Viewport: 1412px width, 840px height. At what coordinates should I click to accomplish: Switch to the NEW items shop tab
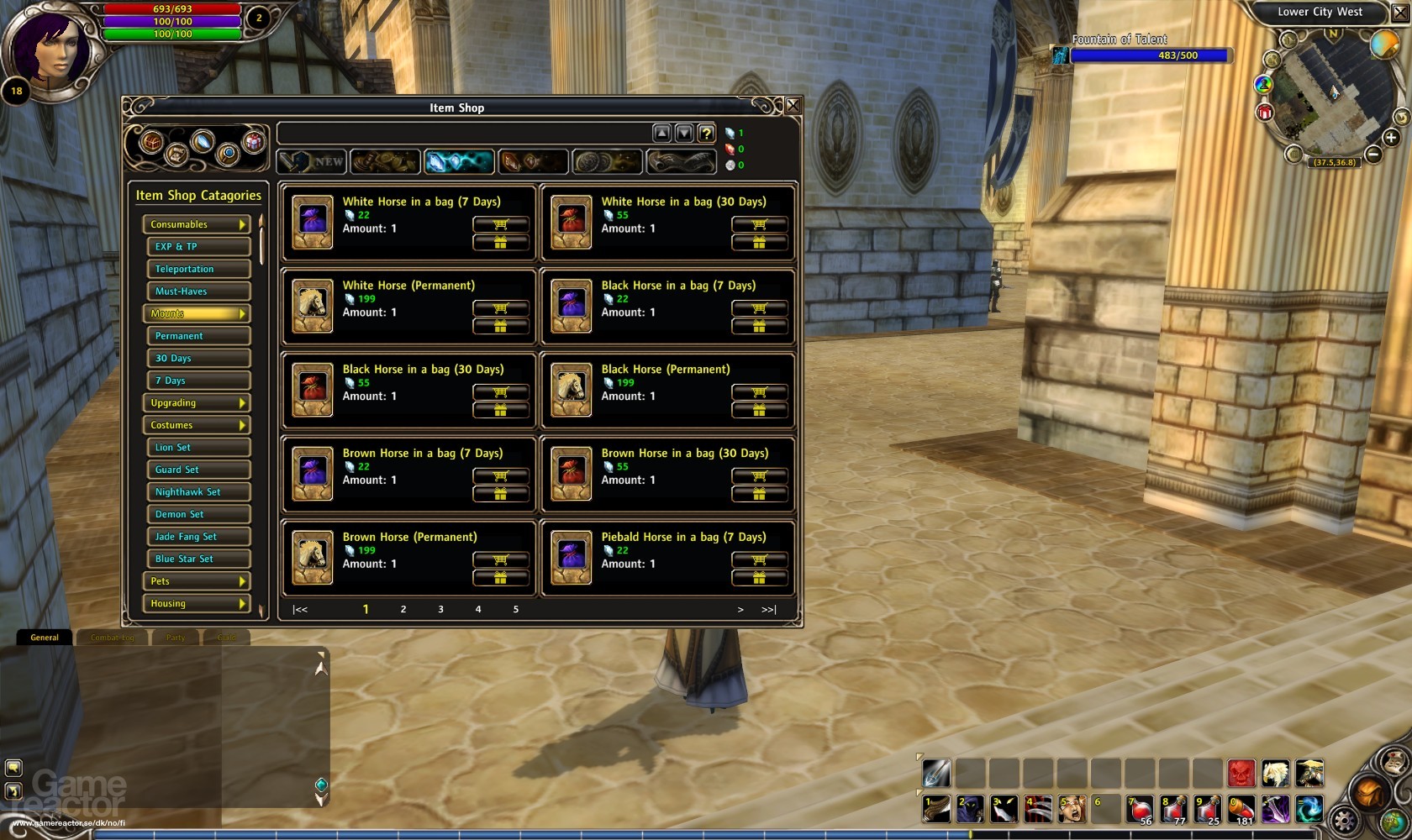tap(312, 161)
